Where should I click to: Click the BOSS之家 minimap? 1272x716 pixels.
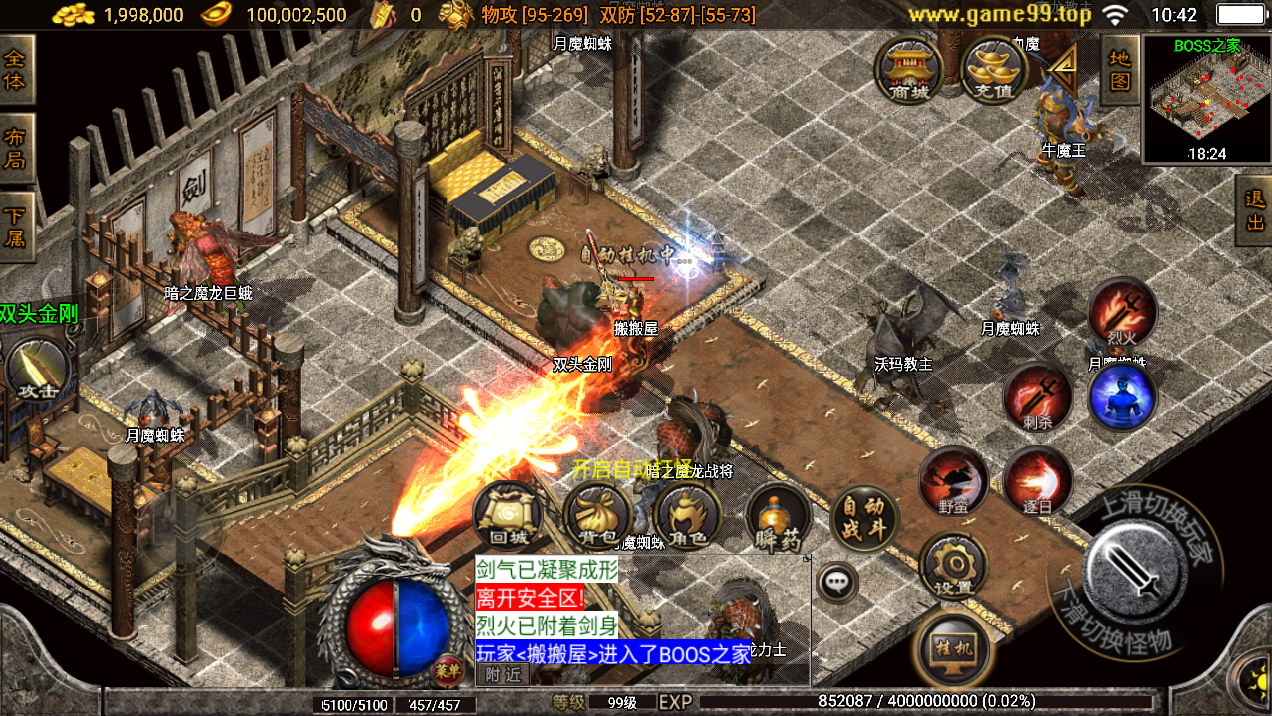coord(1206,99)
